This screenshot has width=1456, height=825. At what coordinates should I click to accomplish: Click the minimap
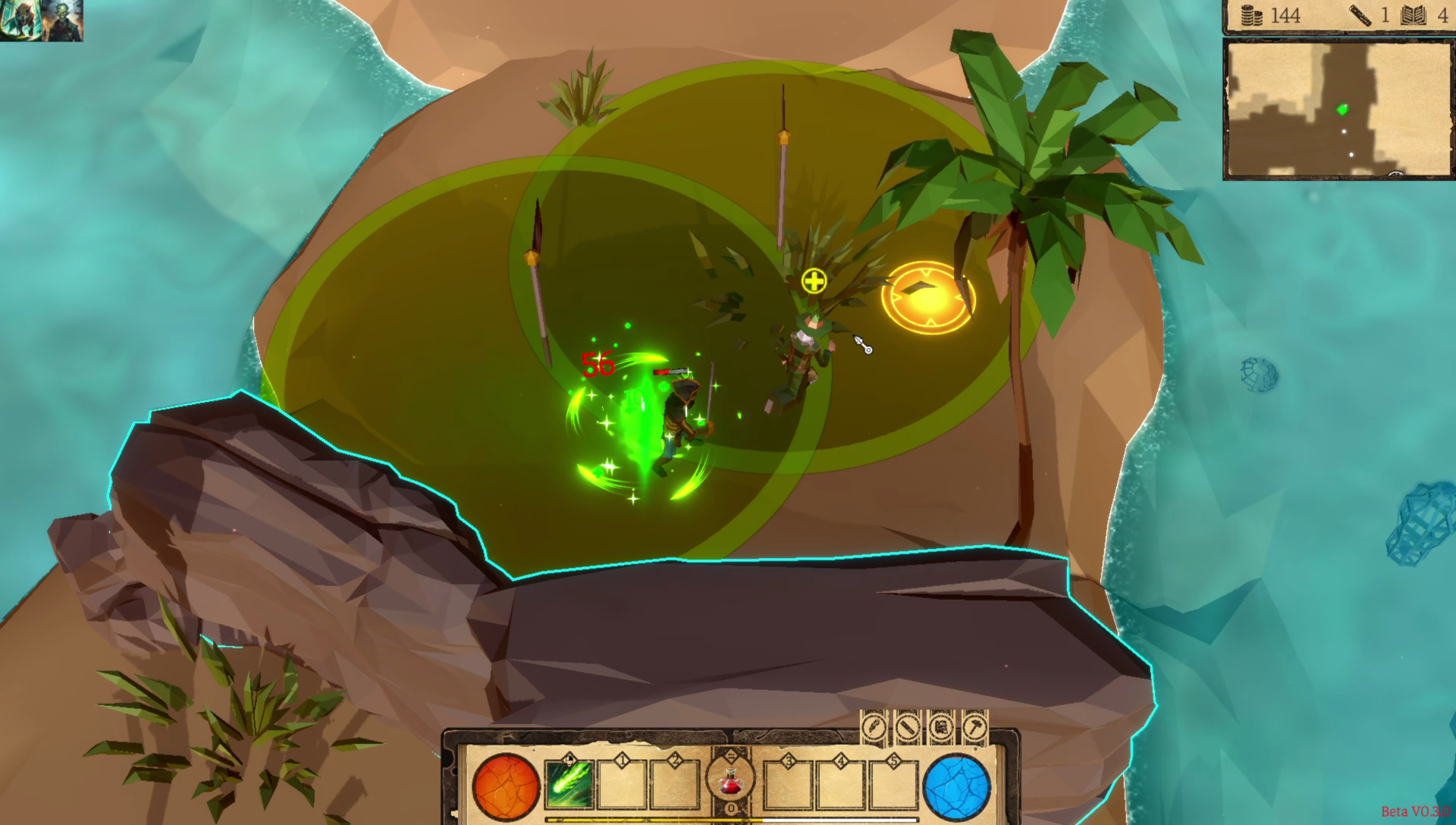[1338, 110]
